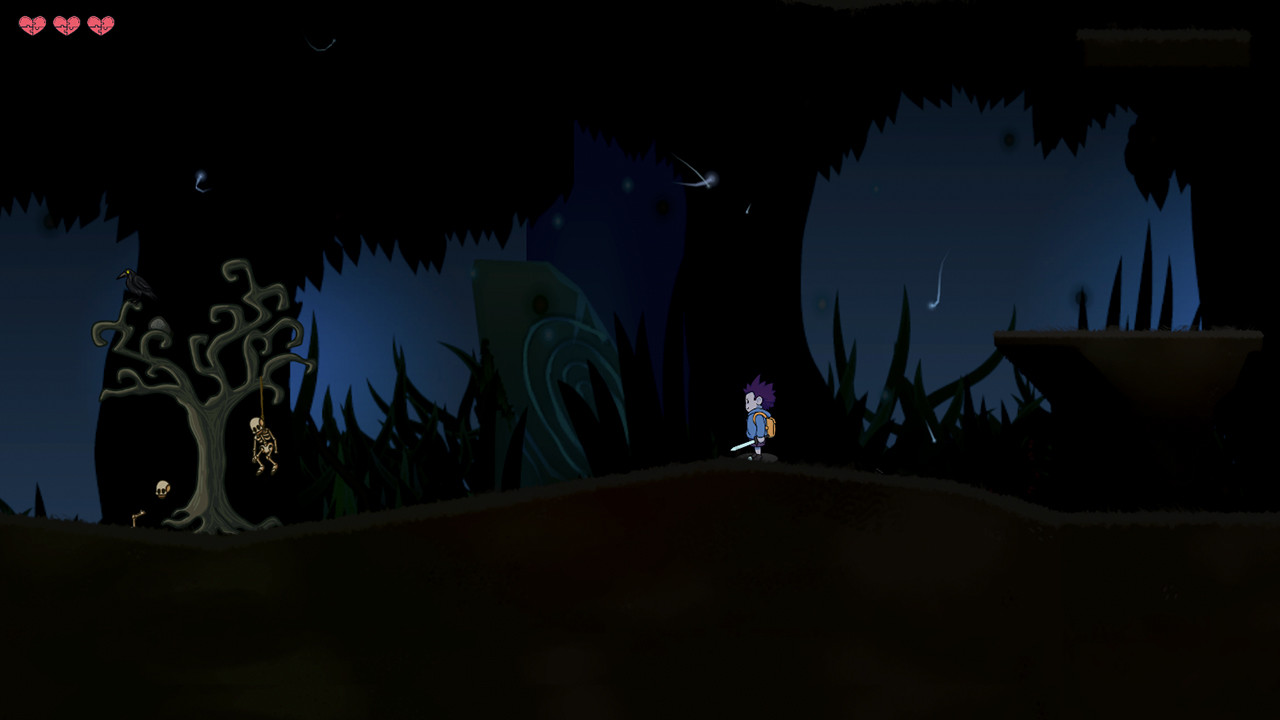This screenshot has width=1280, height=720.
Task: Click the first heart health icon
Action: (33, 23)
